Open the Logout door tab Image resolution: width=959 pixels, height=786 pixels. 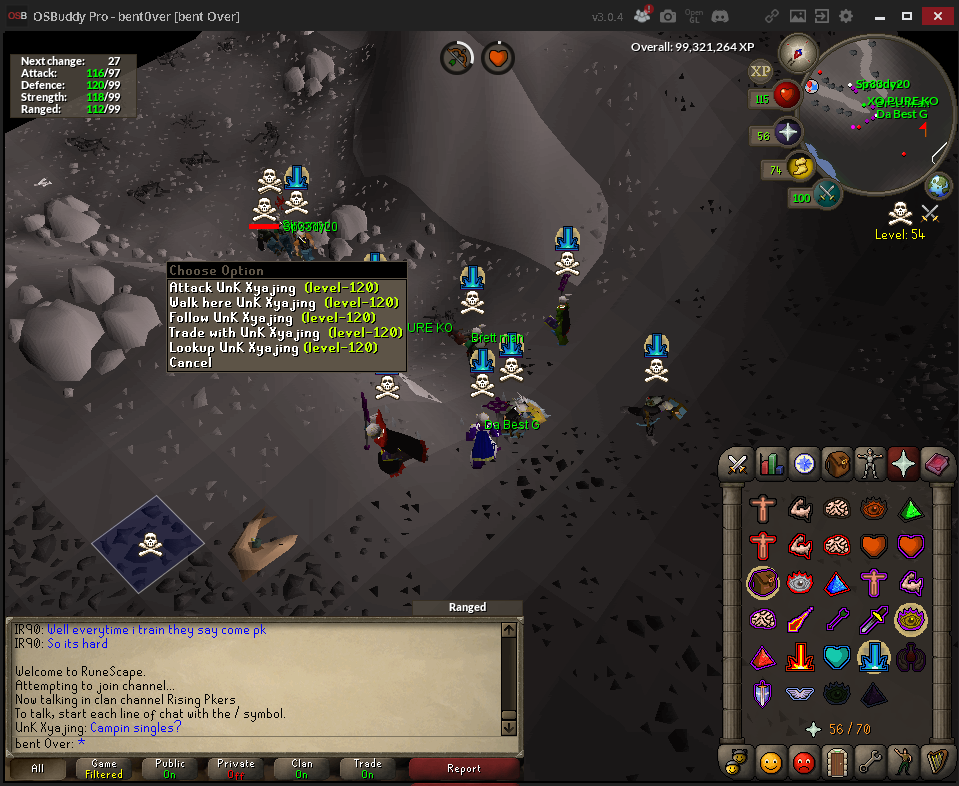click(836, 763)
